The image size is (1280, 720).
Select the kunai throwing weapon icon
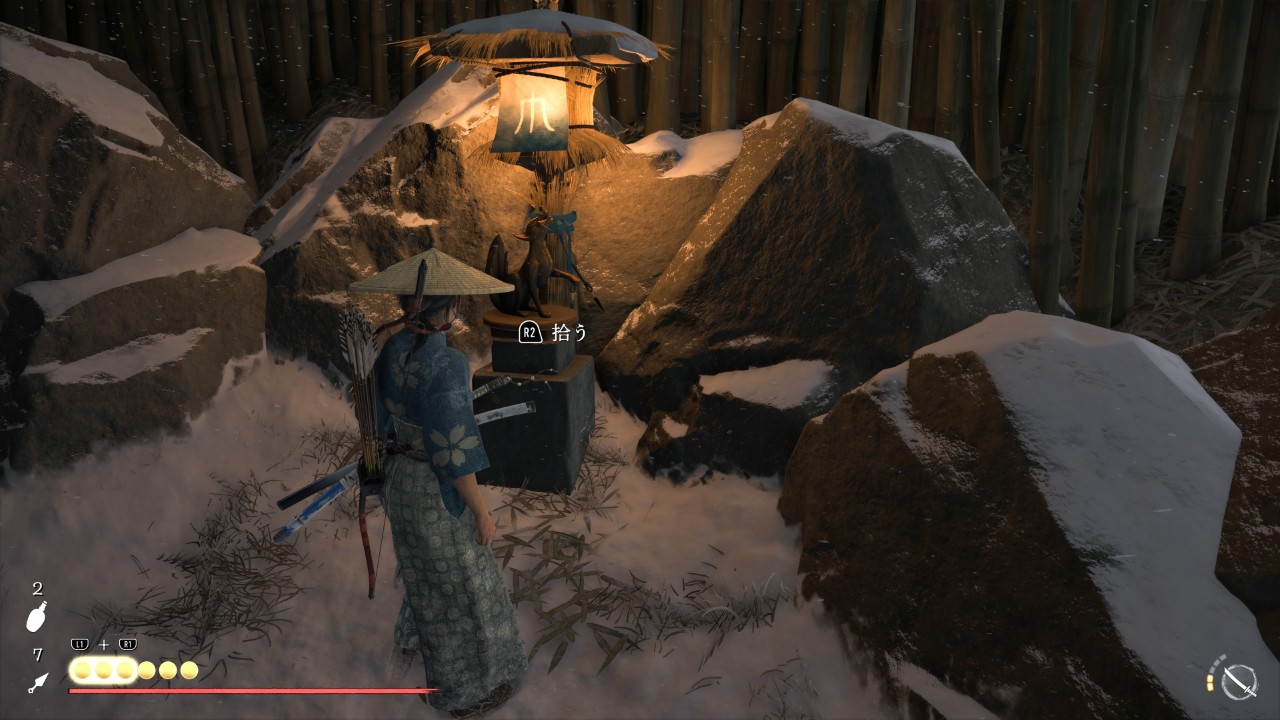click(37, 683)
